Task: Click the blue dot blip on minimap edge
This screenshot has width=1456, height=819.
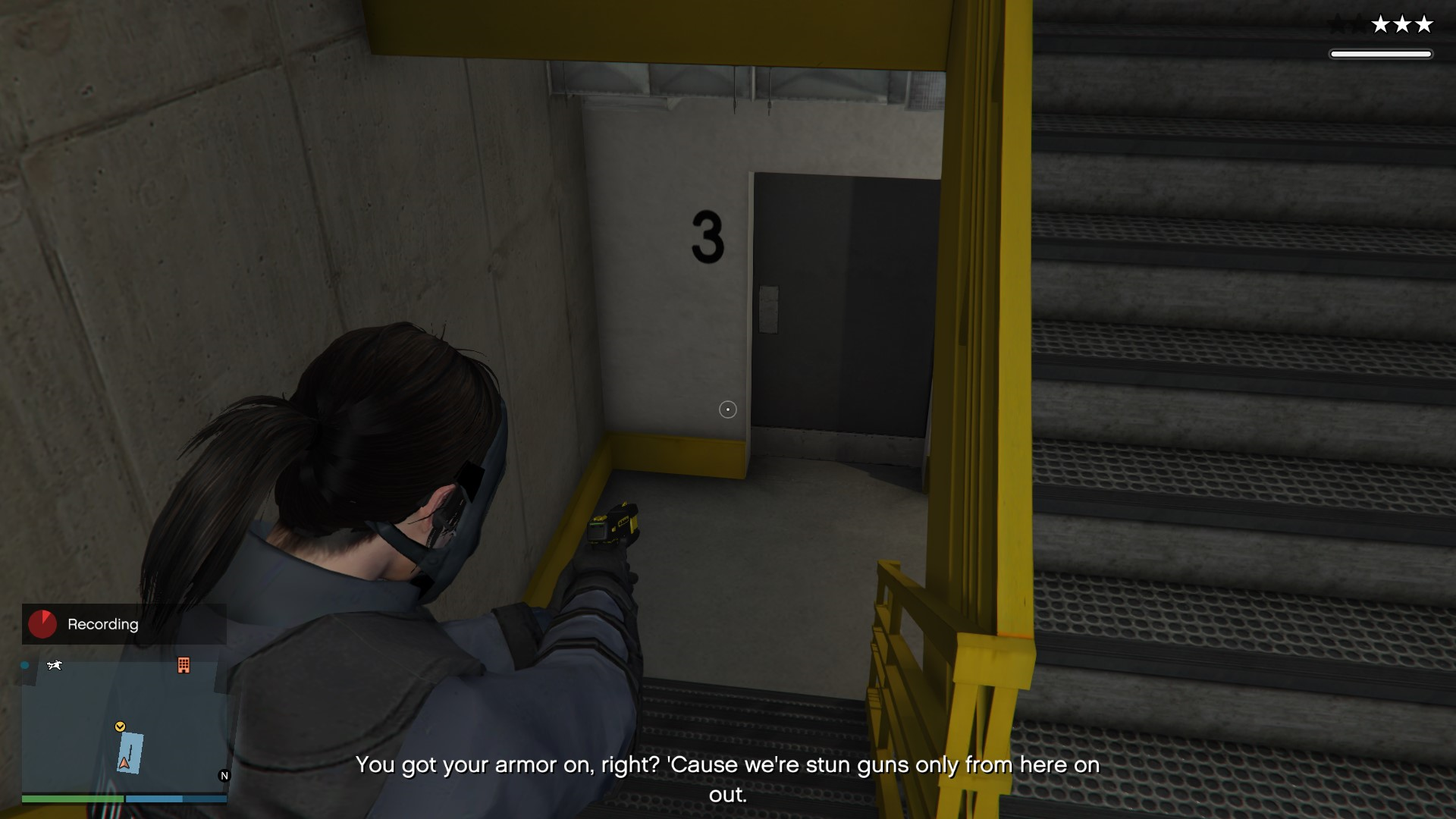Action: tap(25, 666)
